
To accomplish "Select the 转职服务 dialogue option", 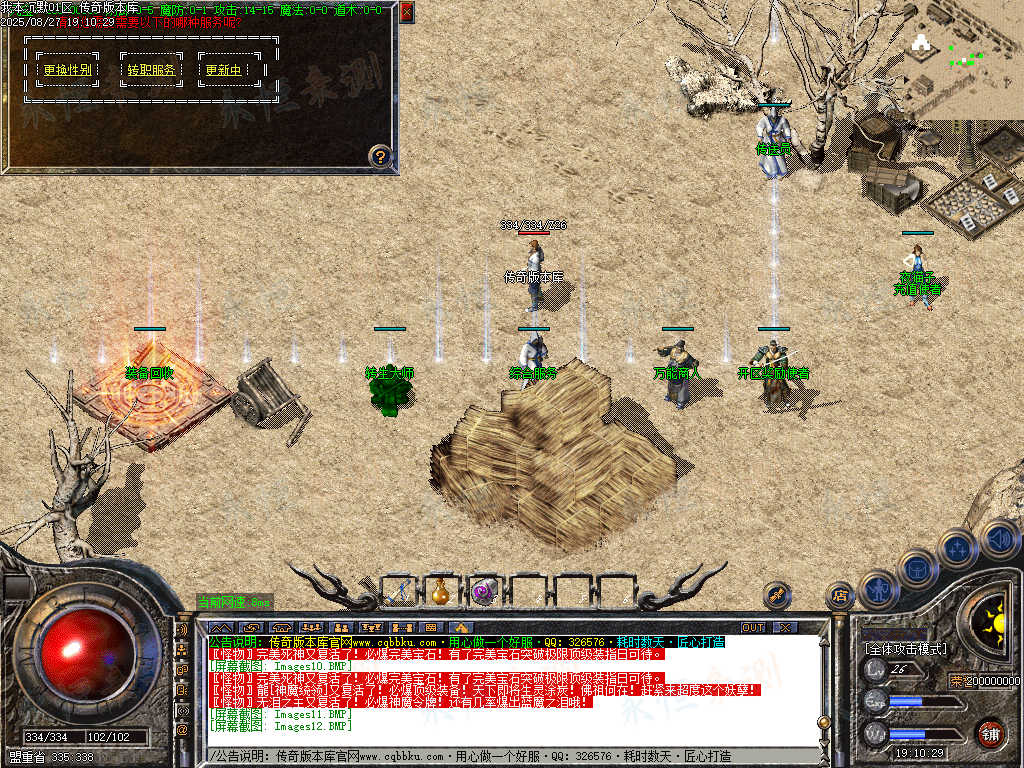I will coord(151,70).
